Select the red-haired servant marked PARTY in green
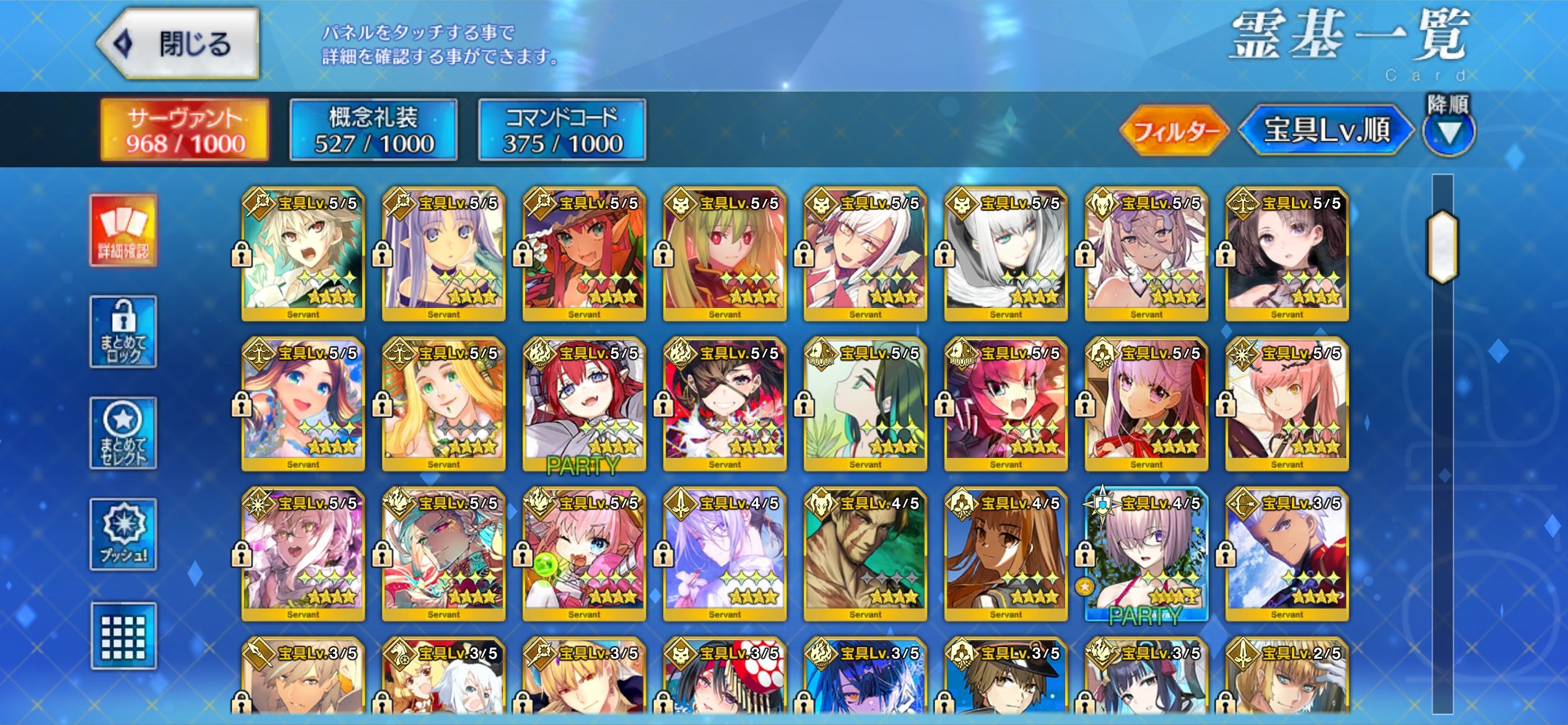Viewport: 1568px width, 725px height. pos(584,404)
